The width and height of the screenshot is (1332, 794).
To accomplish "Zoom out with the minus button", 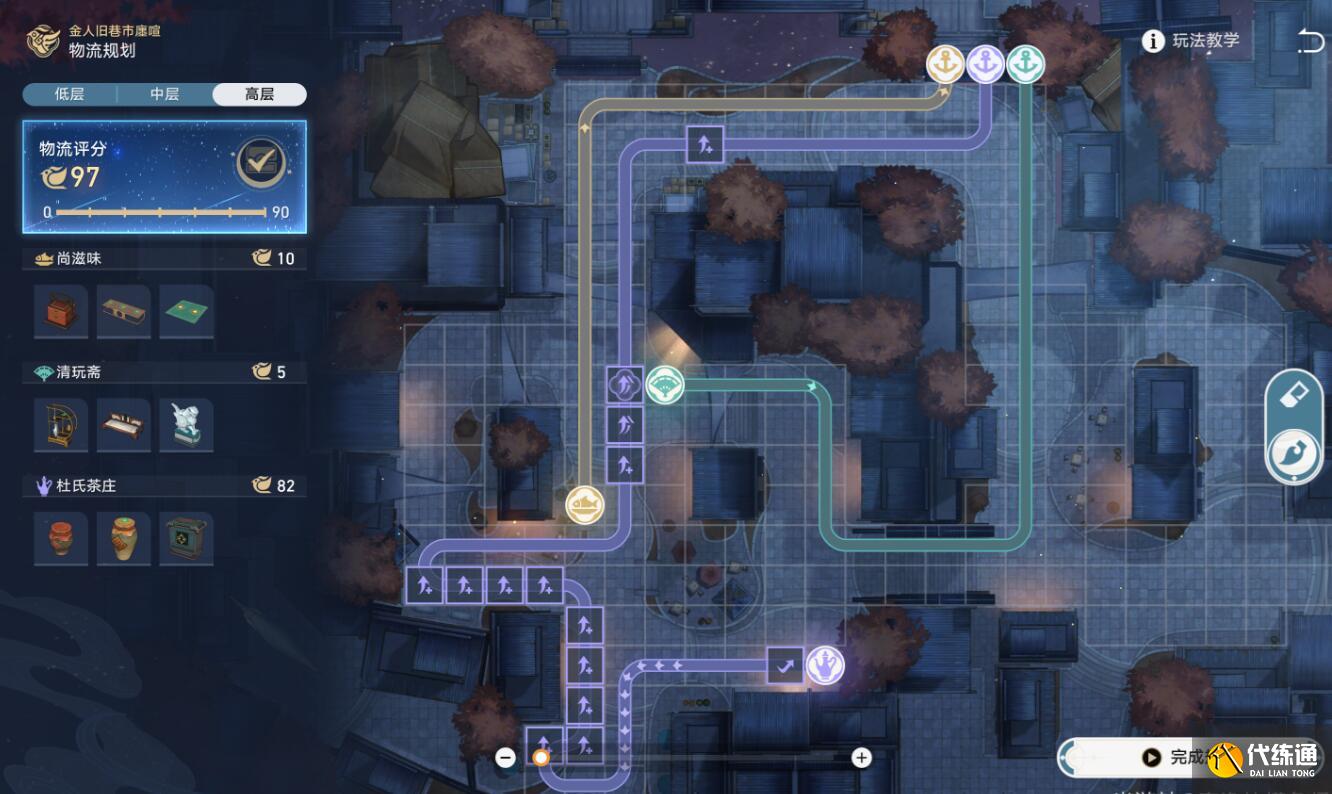I will click(506, 758).
